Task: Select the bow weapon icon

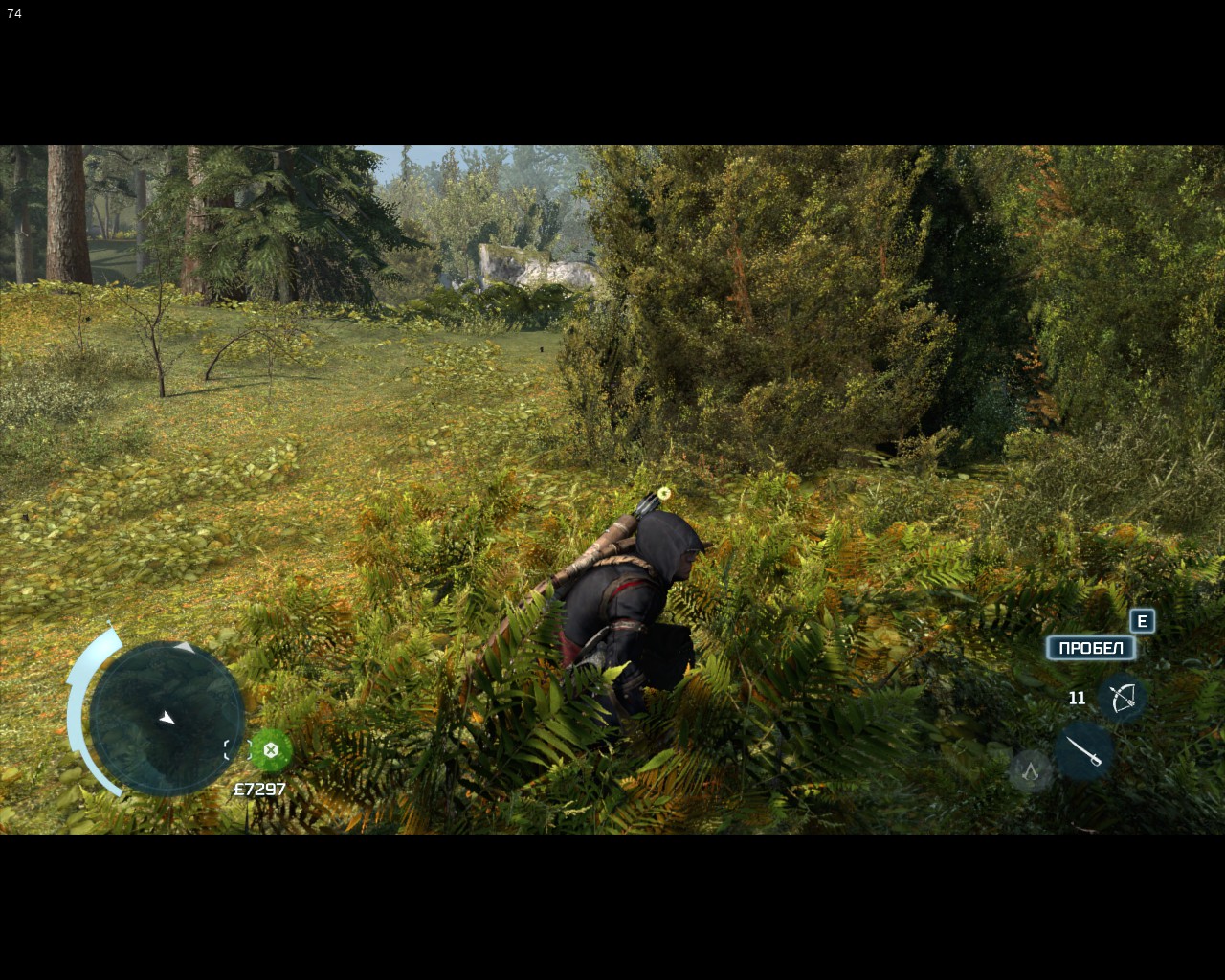Action: pos(1122,697)
